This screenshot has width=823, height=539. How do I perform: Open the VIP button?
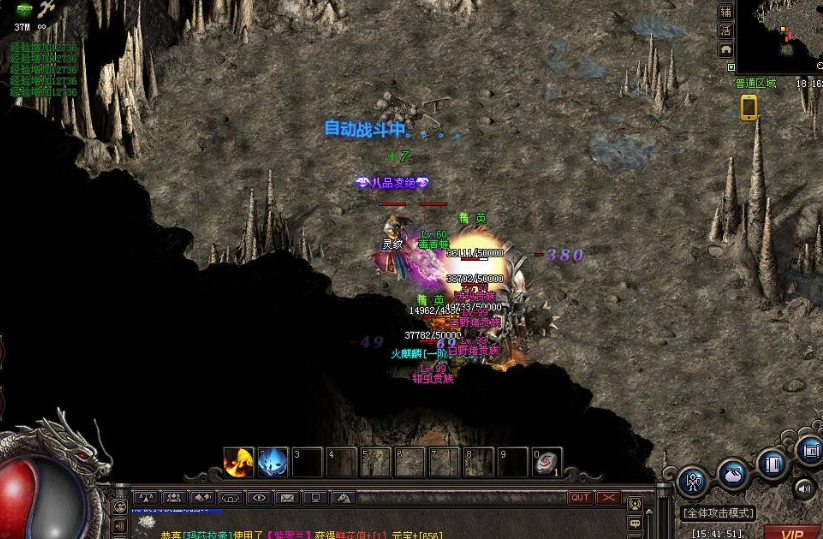(x=793, y=532)
